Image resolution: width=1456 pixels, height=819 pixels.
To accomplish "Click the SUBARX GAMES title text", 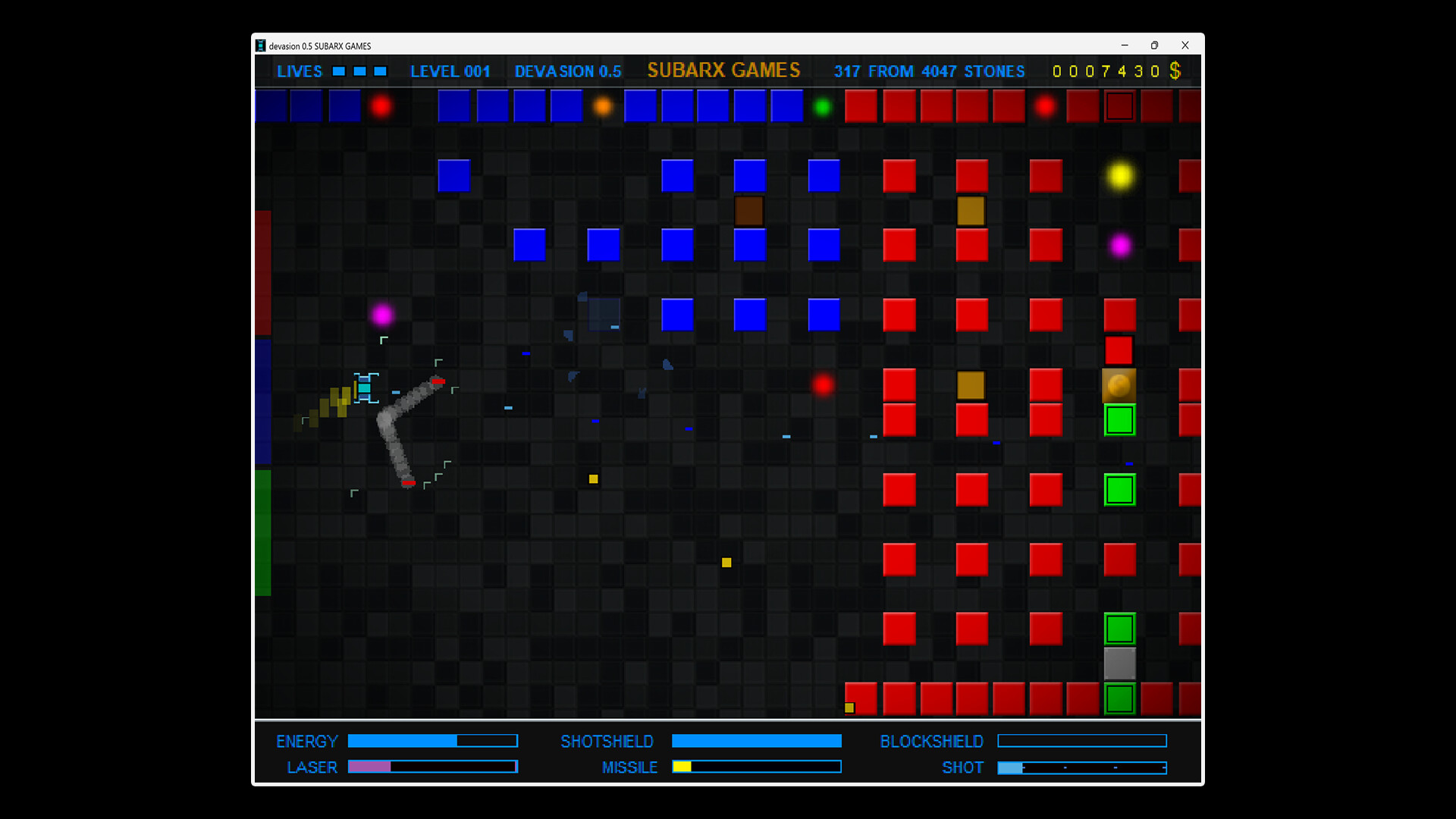I will pos(723,70).
